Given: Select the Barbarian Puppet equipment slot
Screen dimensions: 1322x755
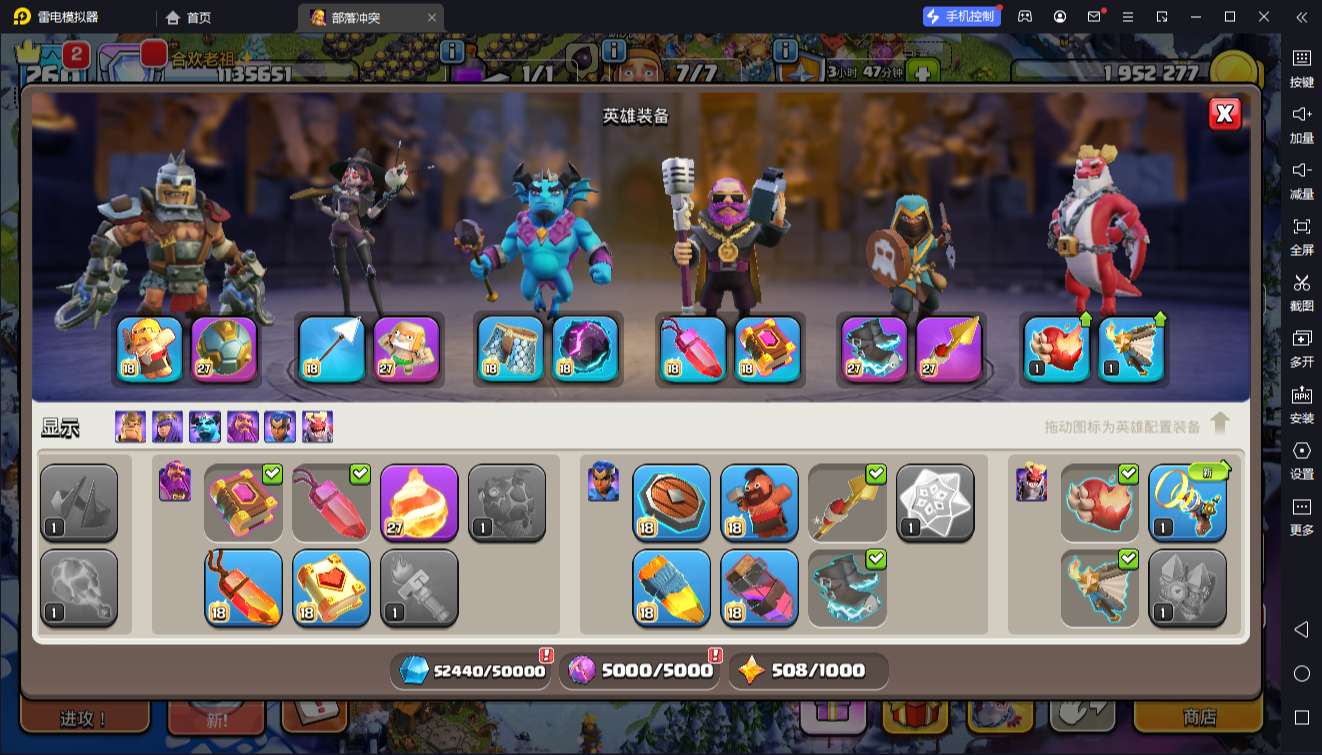Looking at the screenshot, I should (150, 349).
